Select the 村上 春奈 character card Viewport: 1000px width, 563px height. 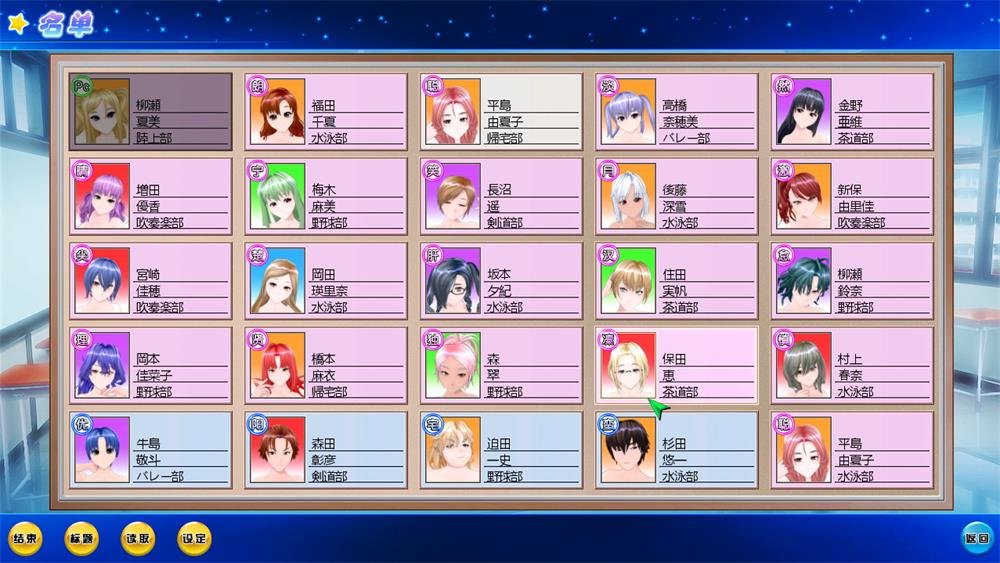point(852,366)
